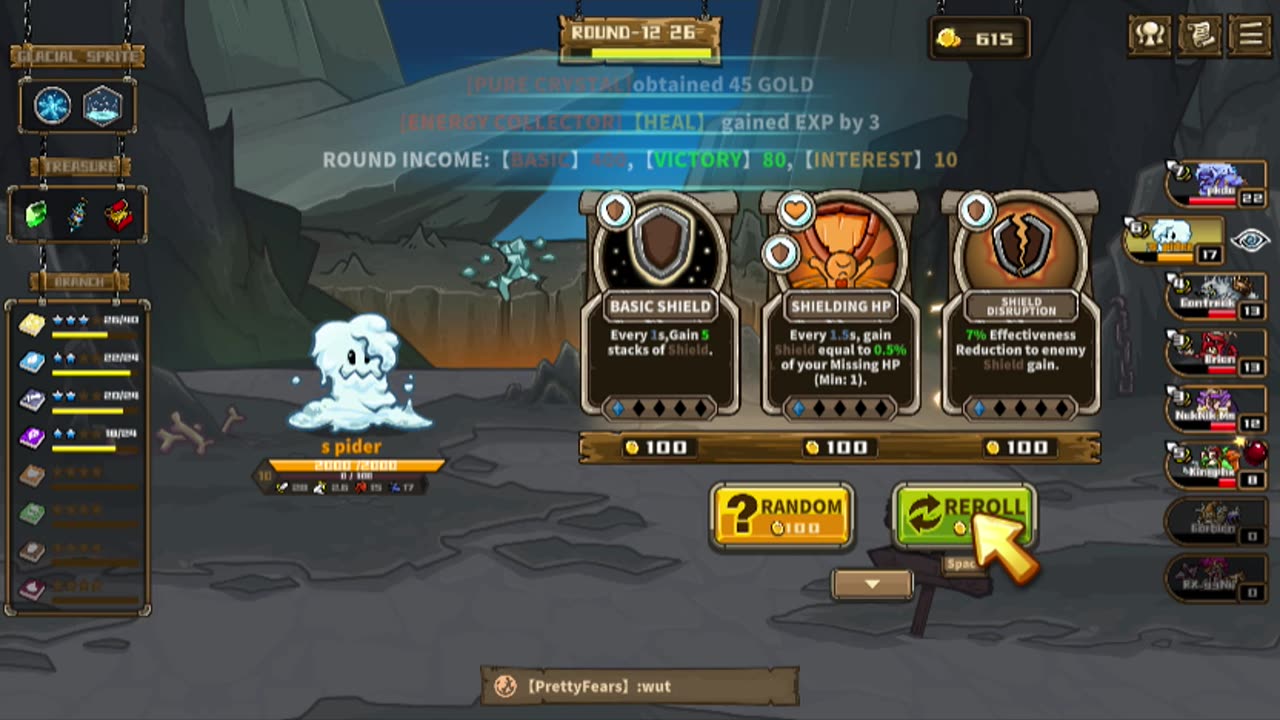
Task: Click the chat message box
Action: 640,686
